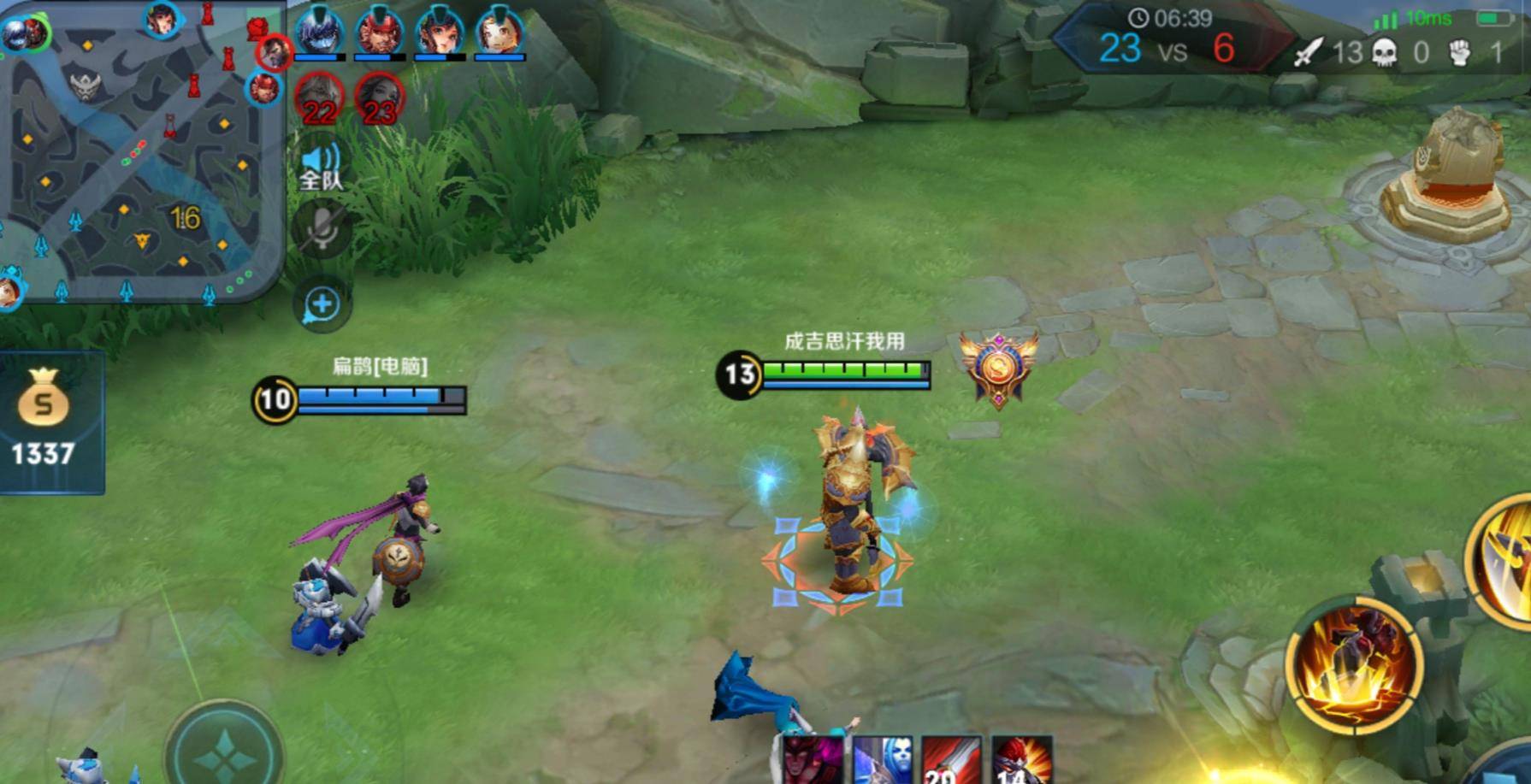This screenshot has width=1531, height=784.
Task: Select the white-haired ally portrait
Action: pos(499,32)
